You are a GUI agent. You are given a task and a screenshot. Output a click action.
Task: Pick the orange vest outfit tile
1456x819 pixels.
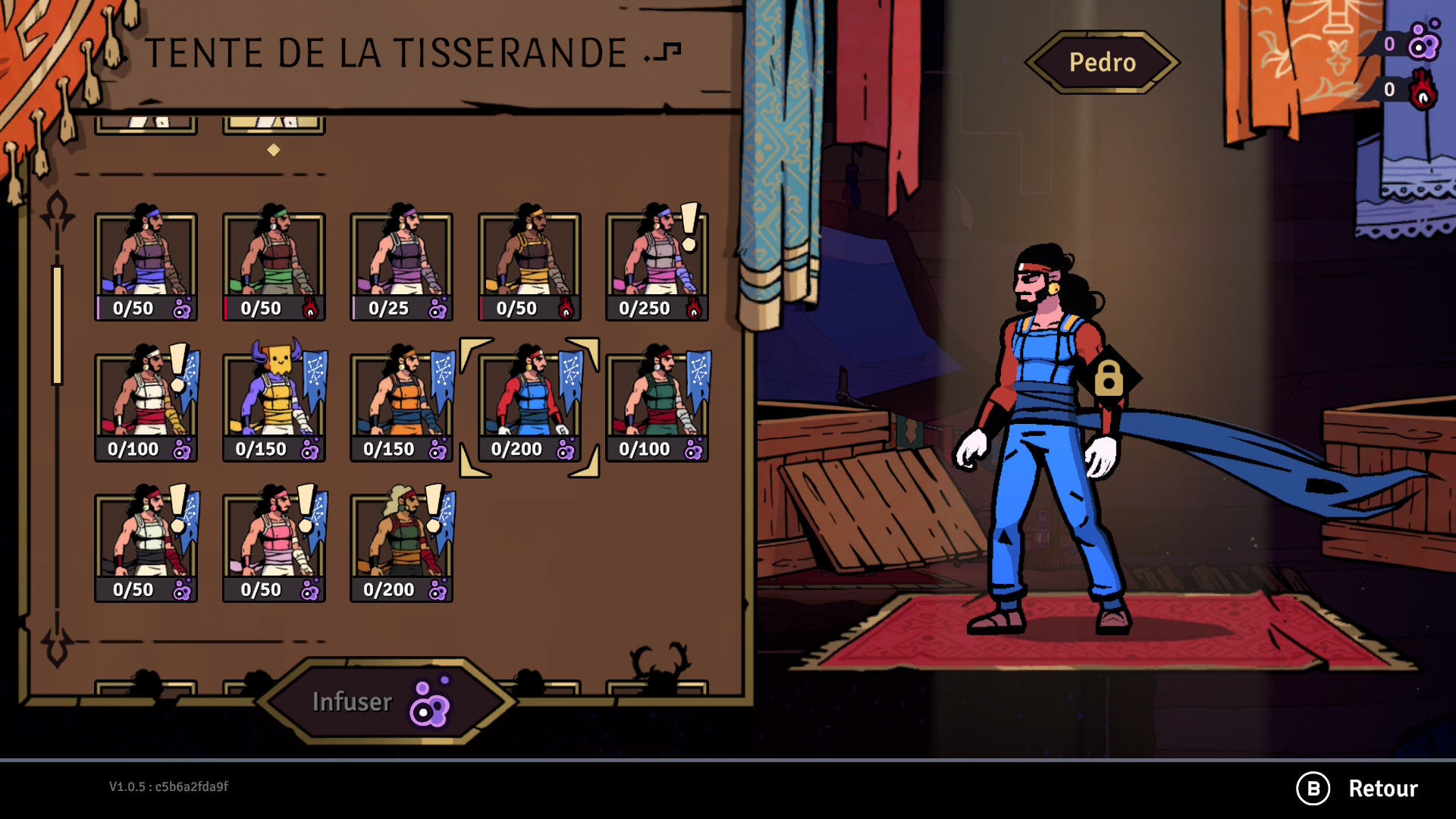(401, 406)
